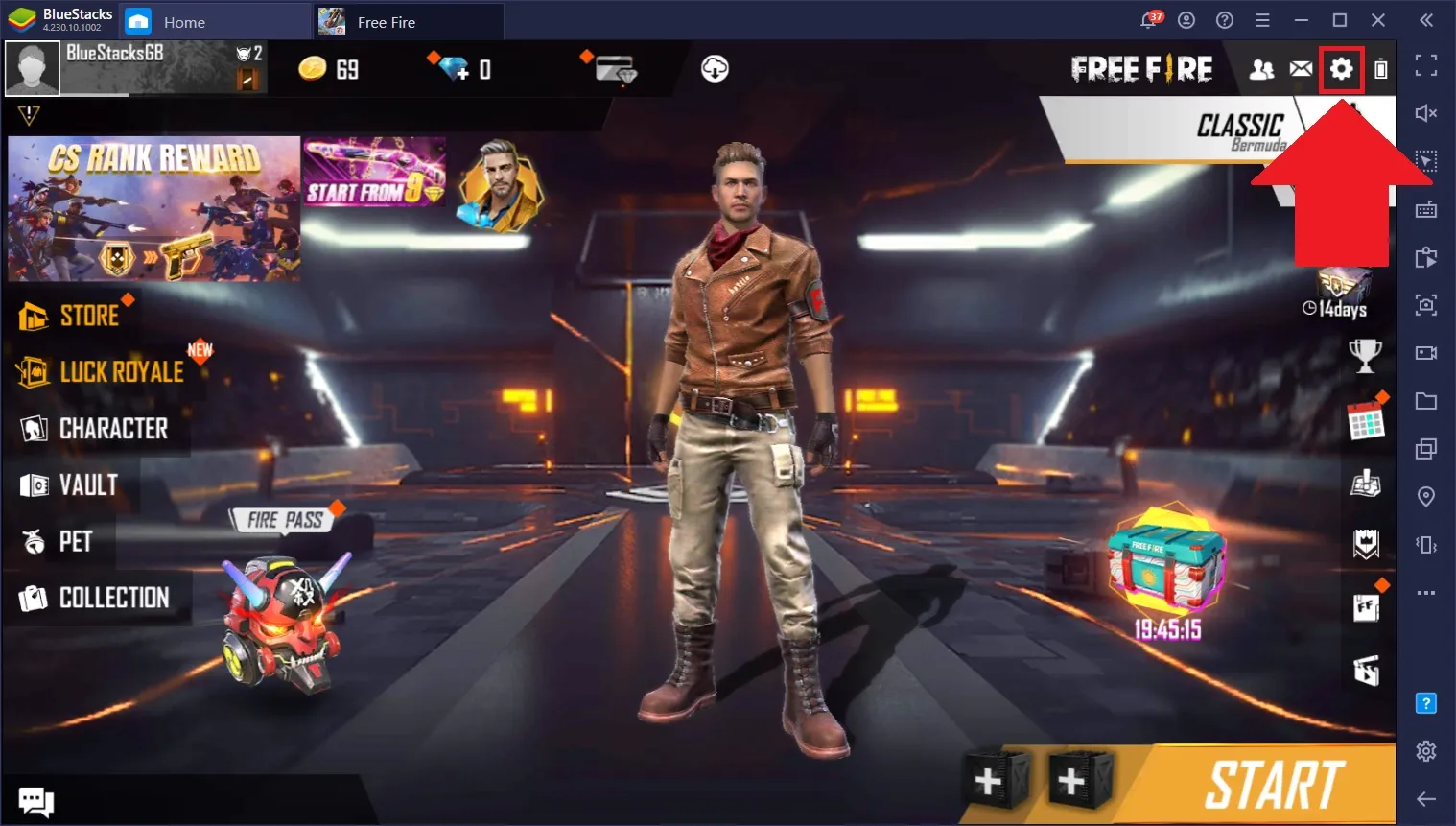1456x826 pixels.
Task: Open the trophy leaderboard icon on right side
Action: [1366, 355]
